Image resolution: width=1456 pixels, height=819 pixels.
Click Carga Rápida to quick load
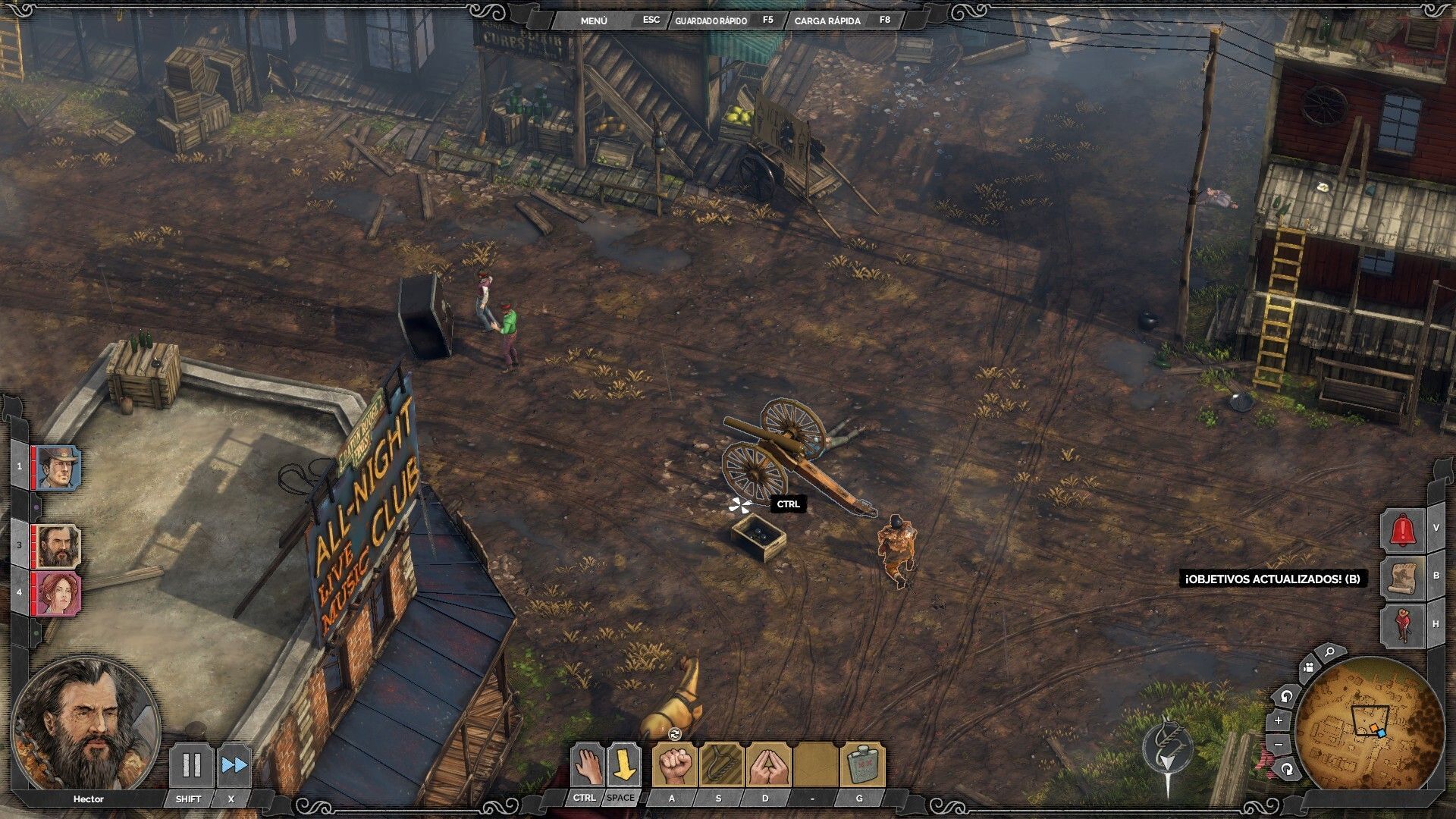click(827, 20)
